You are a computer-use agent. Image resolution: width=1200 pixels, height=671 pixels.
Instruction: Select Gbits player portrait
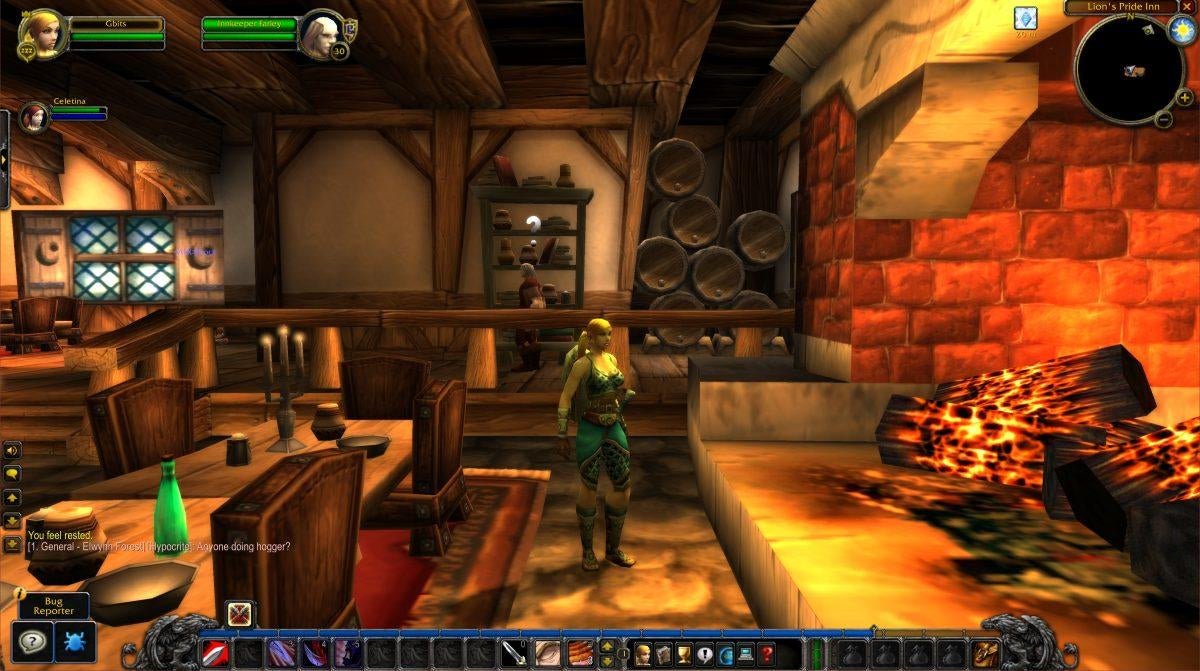coord(42,33)
